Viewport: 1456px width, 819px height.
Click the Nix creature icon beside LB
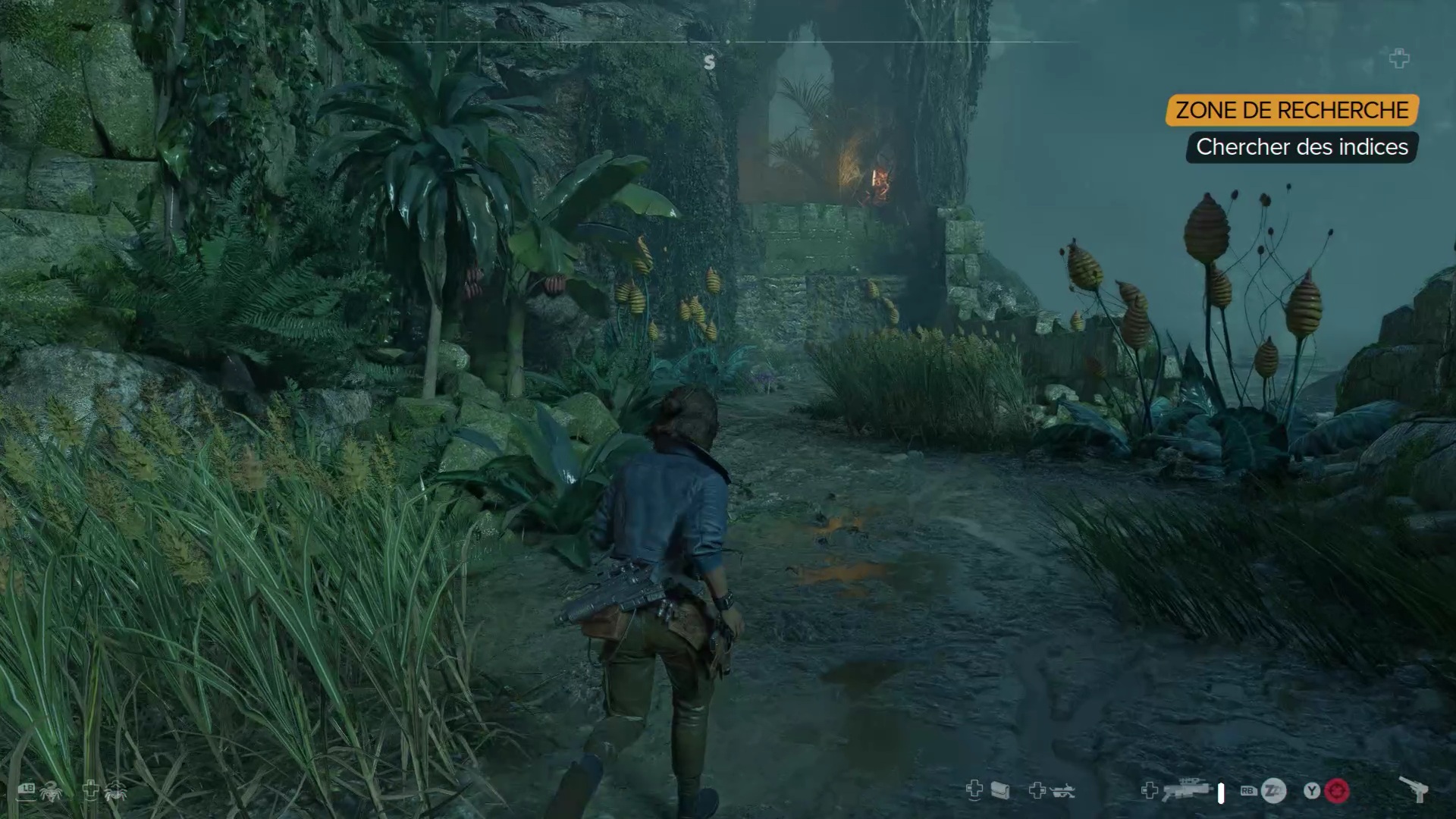click(52, 792)
